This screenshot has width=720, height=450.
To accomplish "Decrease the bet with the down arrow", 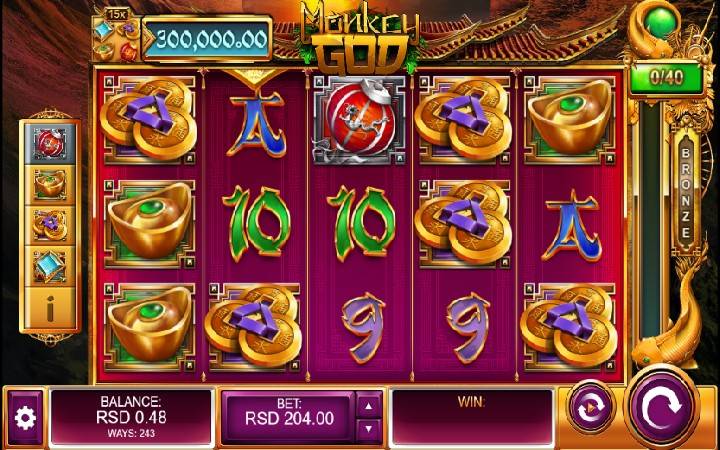I will [x=369, y=428].
